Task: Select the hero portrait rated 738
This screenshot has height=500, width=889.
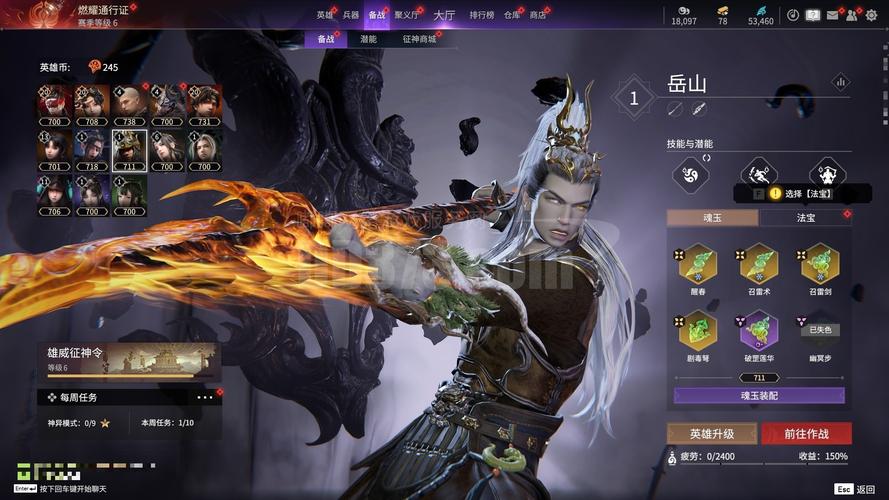Action: pos(129,103)
